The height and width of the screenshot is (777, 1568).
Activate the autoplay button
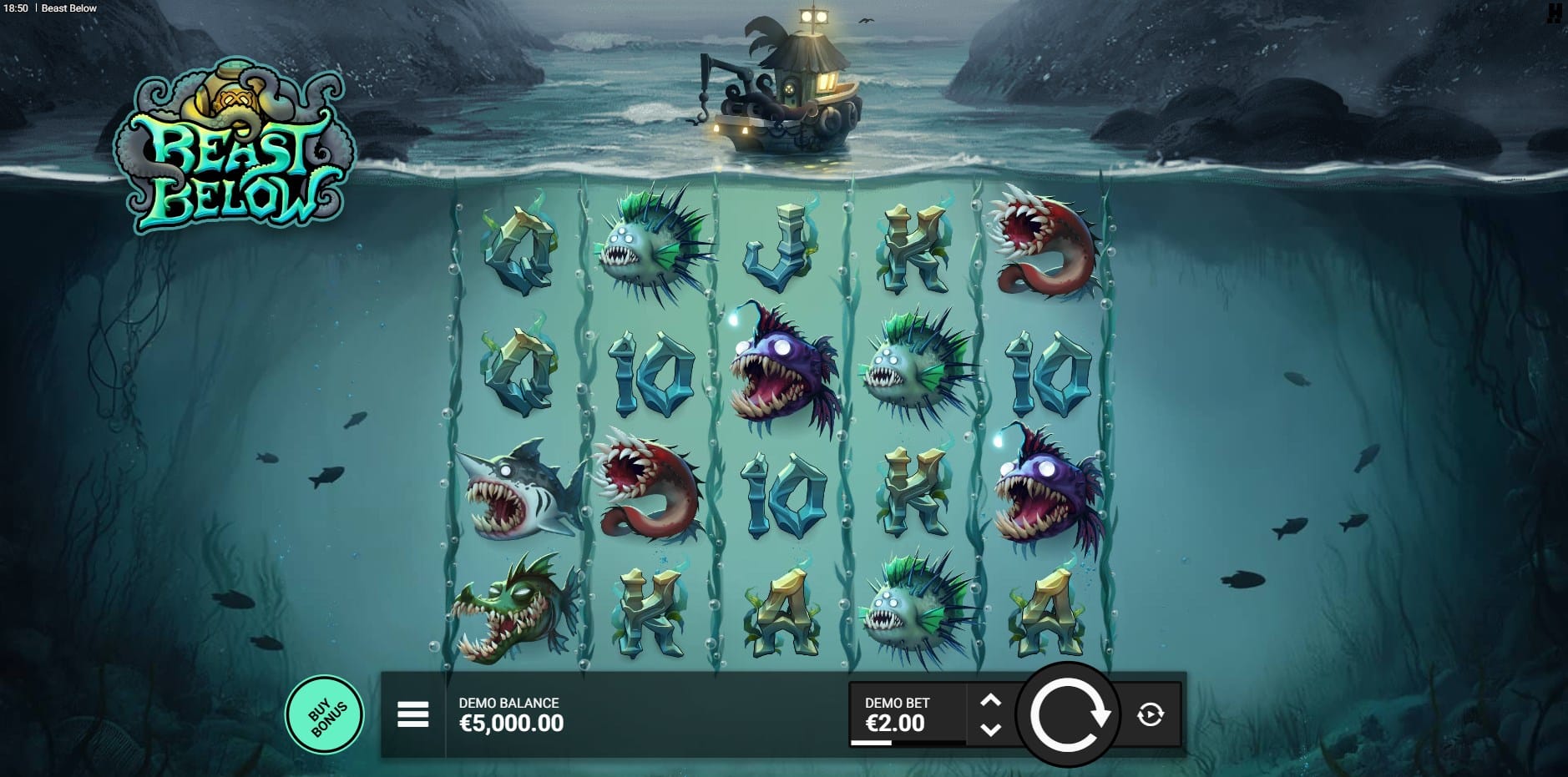point(1151,714)
